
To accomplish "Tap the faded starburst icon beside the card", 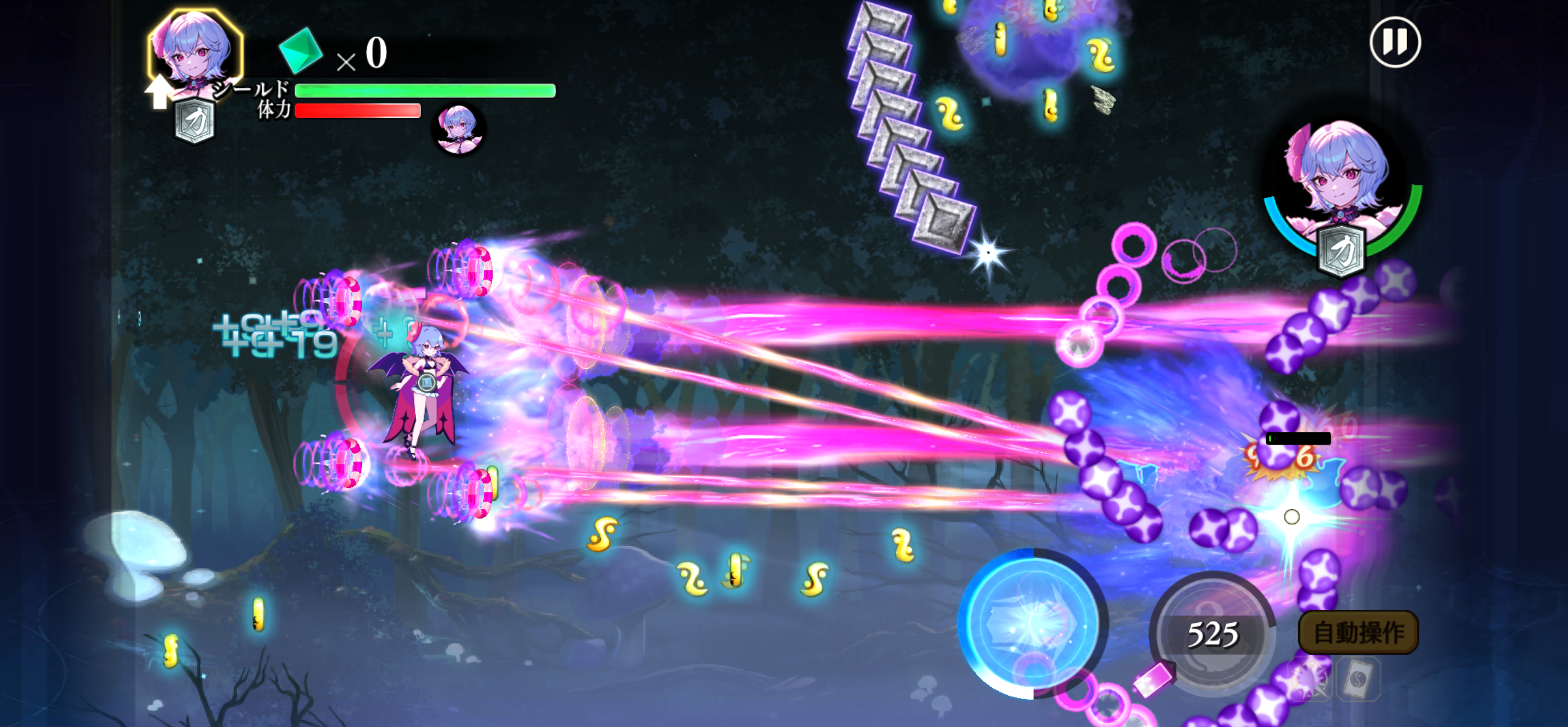I will pos(1311,678).
